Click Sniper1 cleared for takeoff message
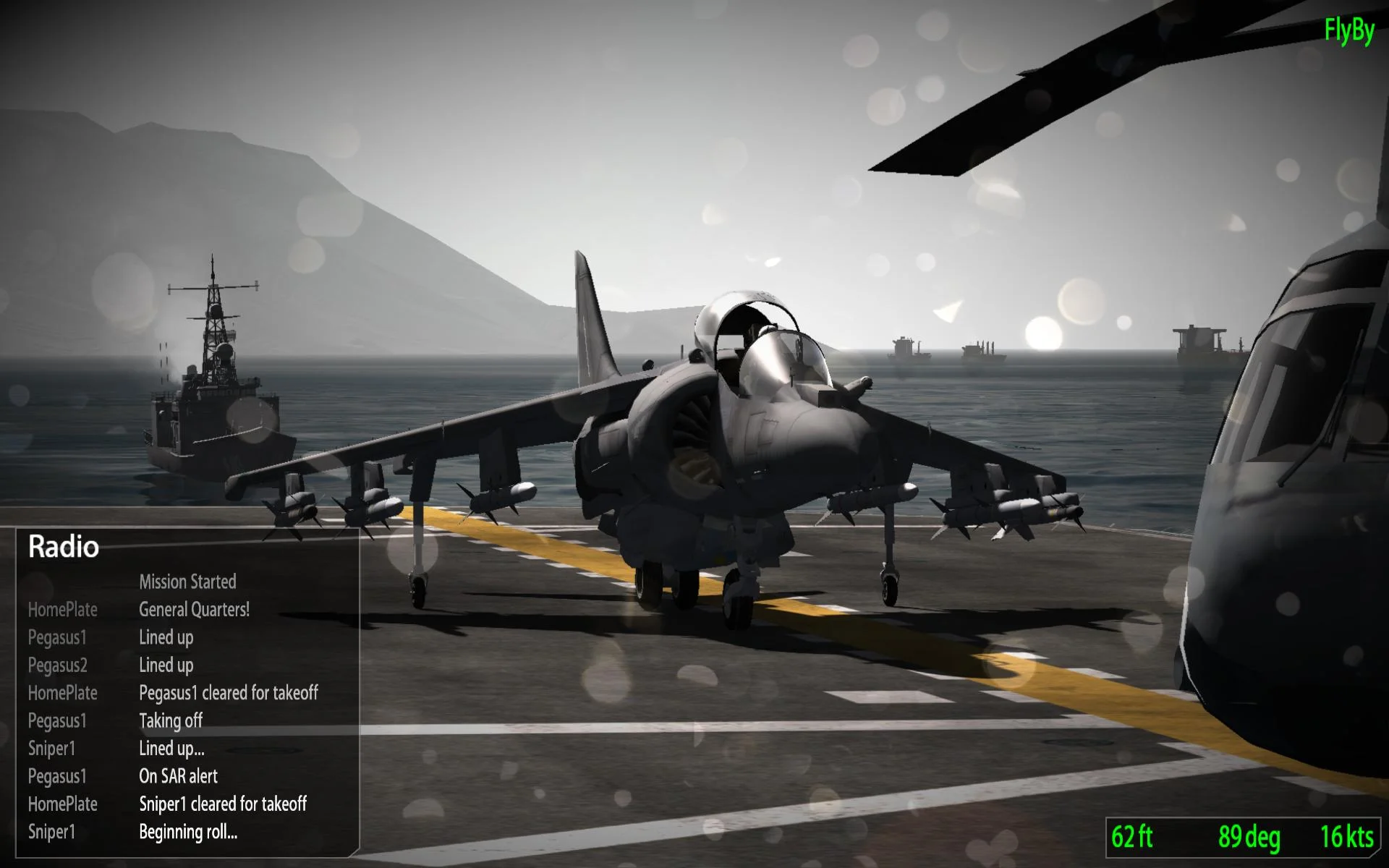1389x868 pixels. click(223, 804)
